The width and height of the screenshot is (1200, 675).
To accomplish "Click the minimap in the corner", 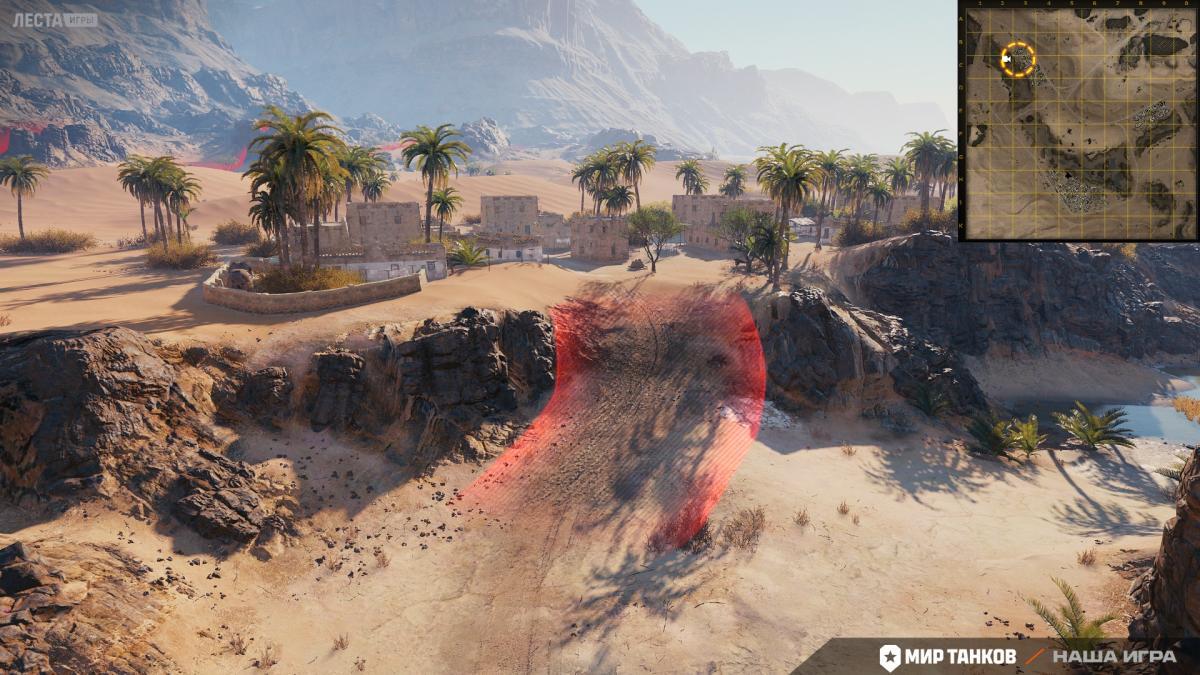I will tap(1078, 122).
